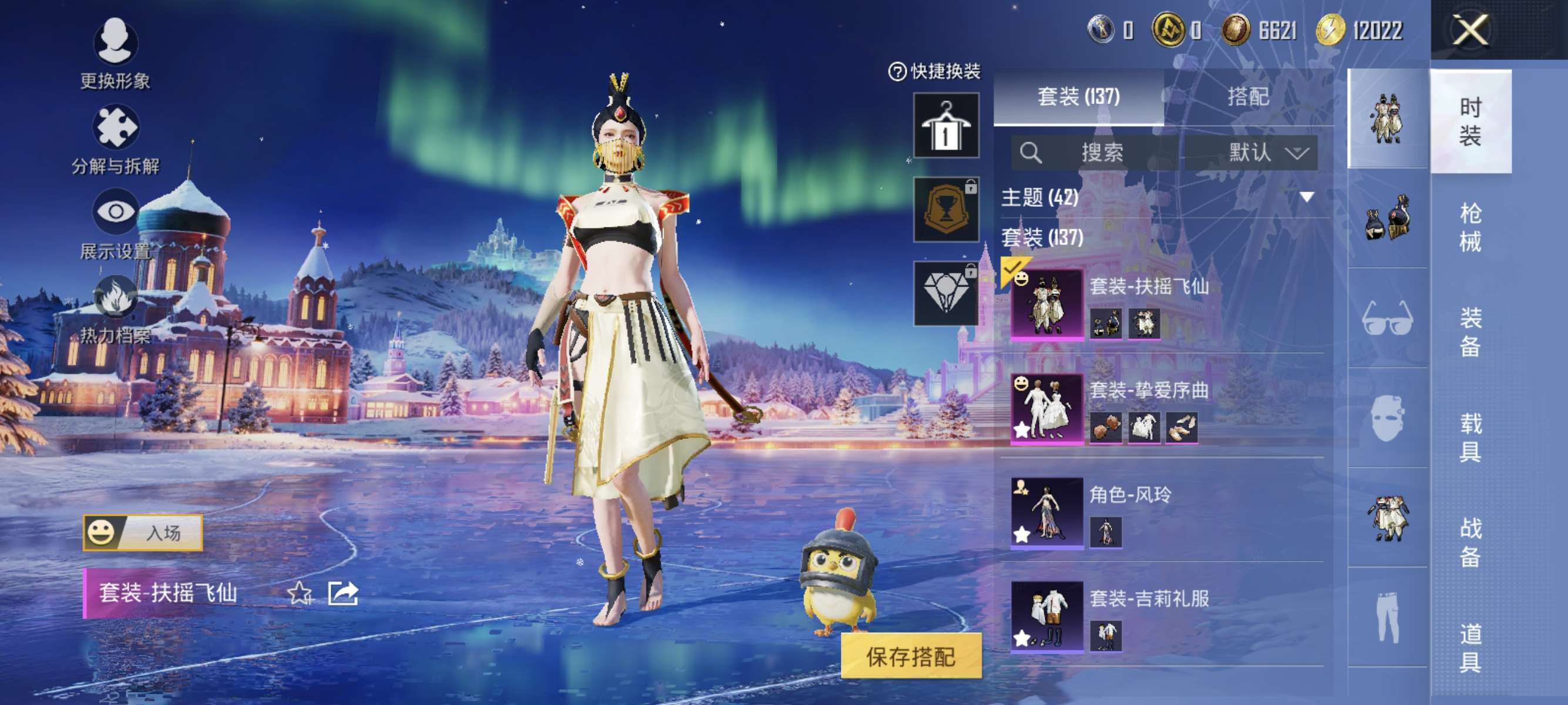1568x705 pixels.
Task: Share the current outfit
Action: 343,593
